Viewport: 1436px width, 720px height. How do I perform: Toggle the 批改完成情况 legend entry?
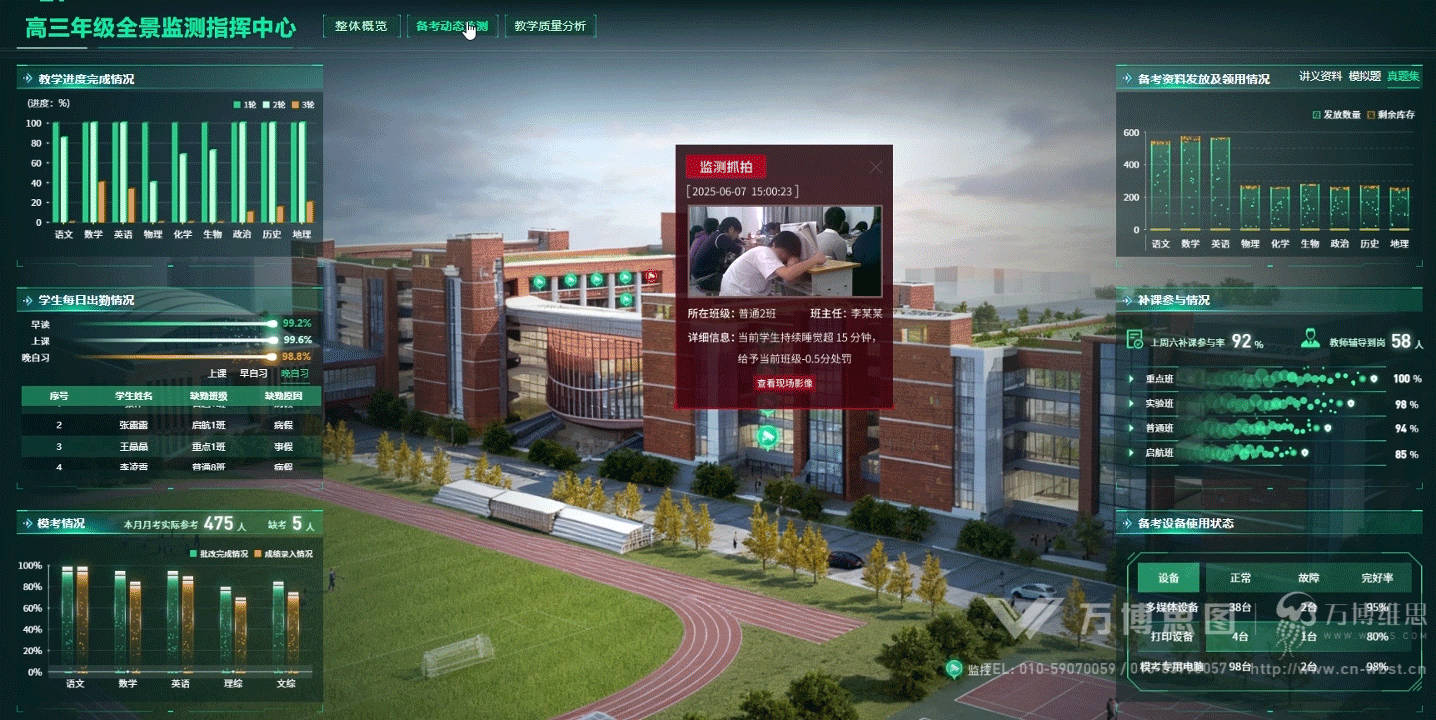218,553
